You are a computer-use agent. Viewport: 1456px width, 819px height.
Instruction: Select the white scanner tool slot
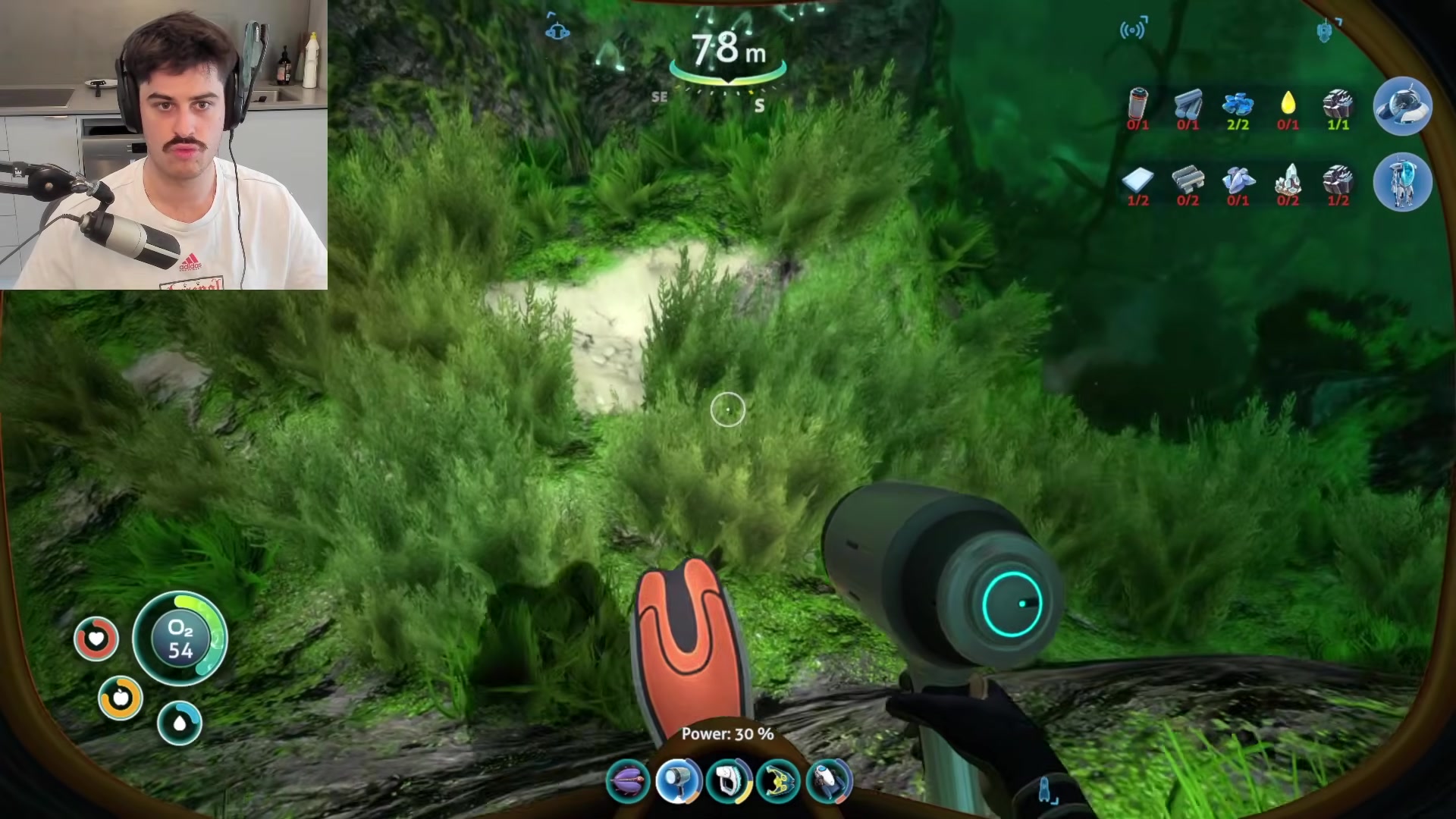tap(728, 780)
